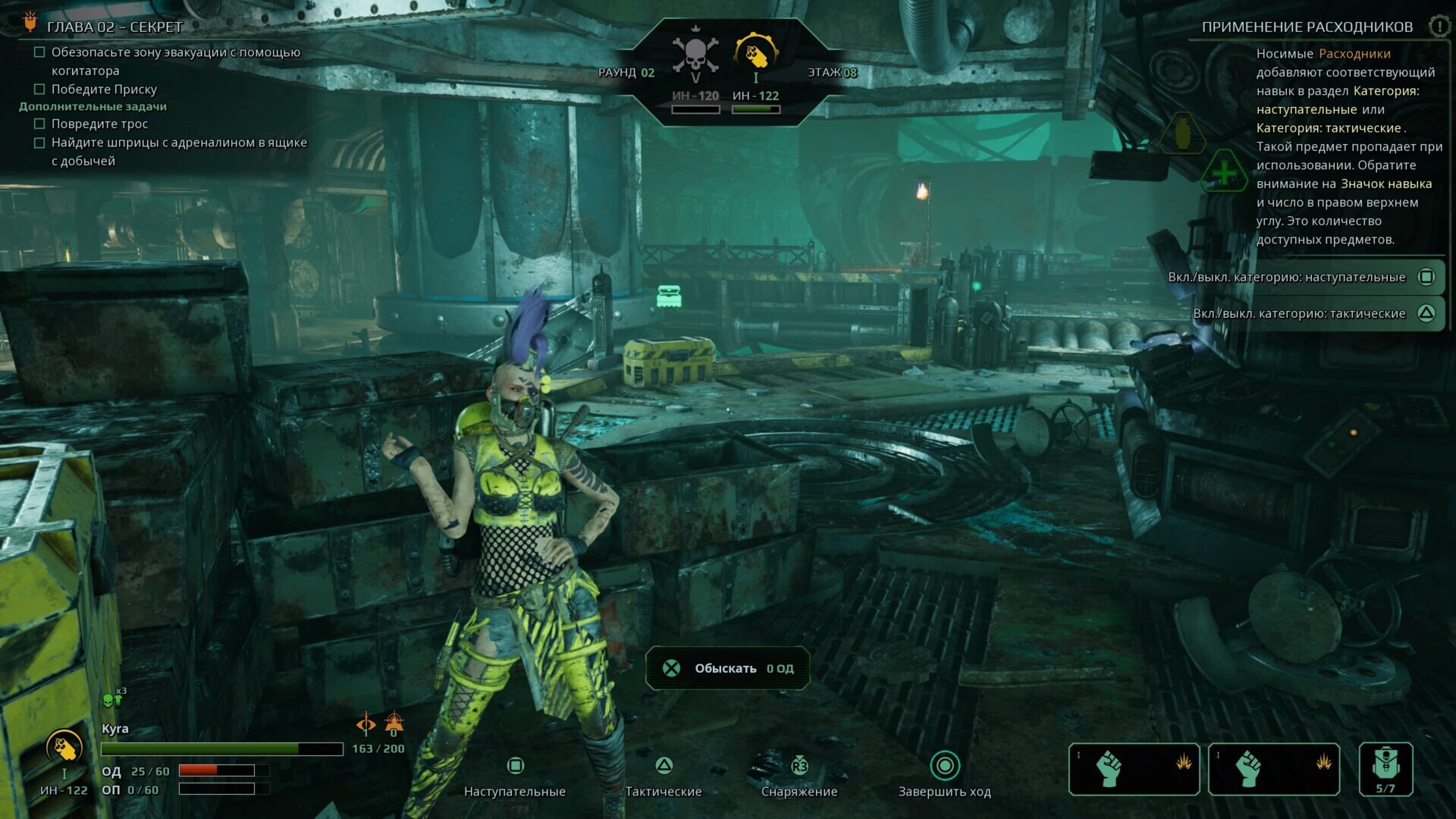
Task: Click the ГЛАВА 02 – СЕКРЕТ chapter header
Action: coord(115,27)
